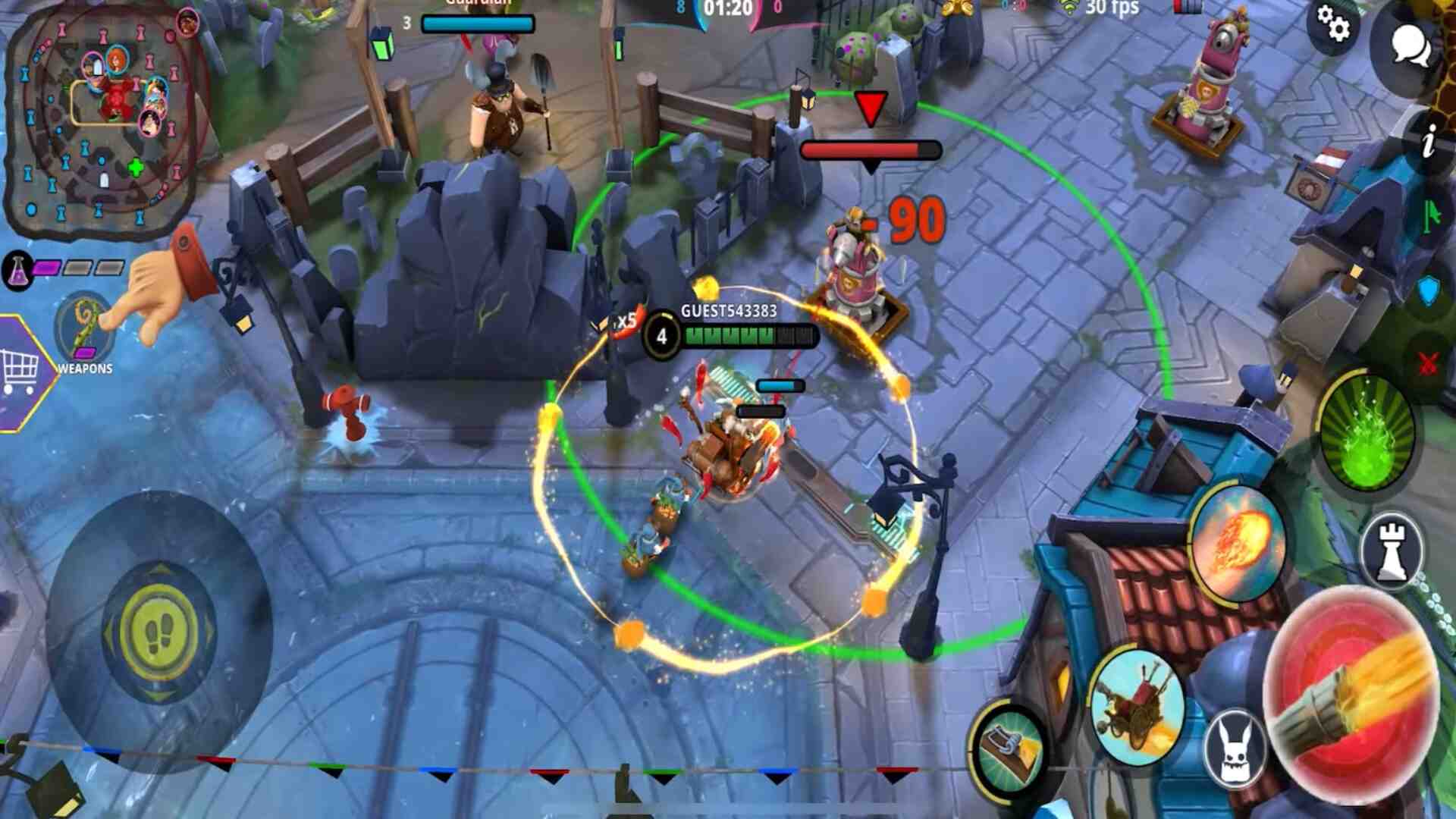Open the chat bubbles panel
Screen dimensions: 1456x819
tap(1410, 47)
